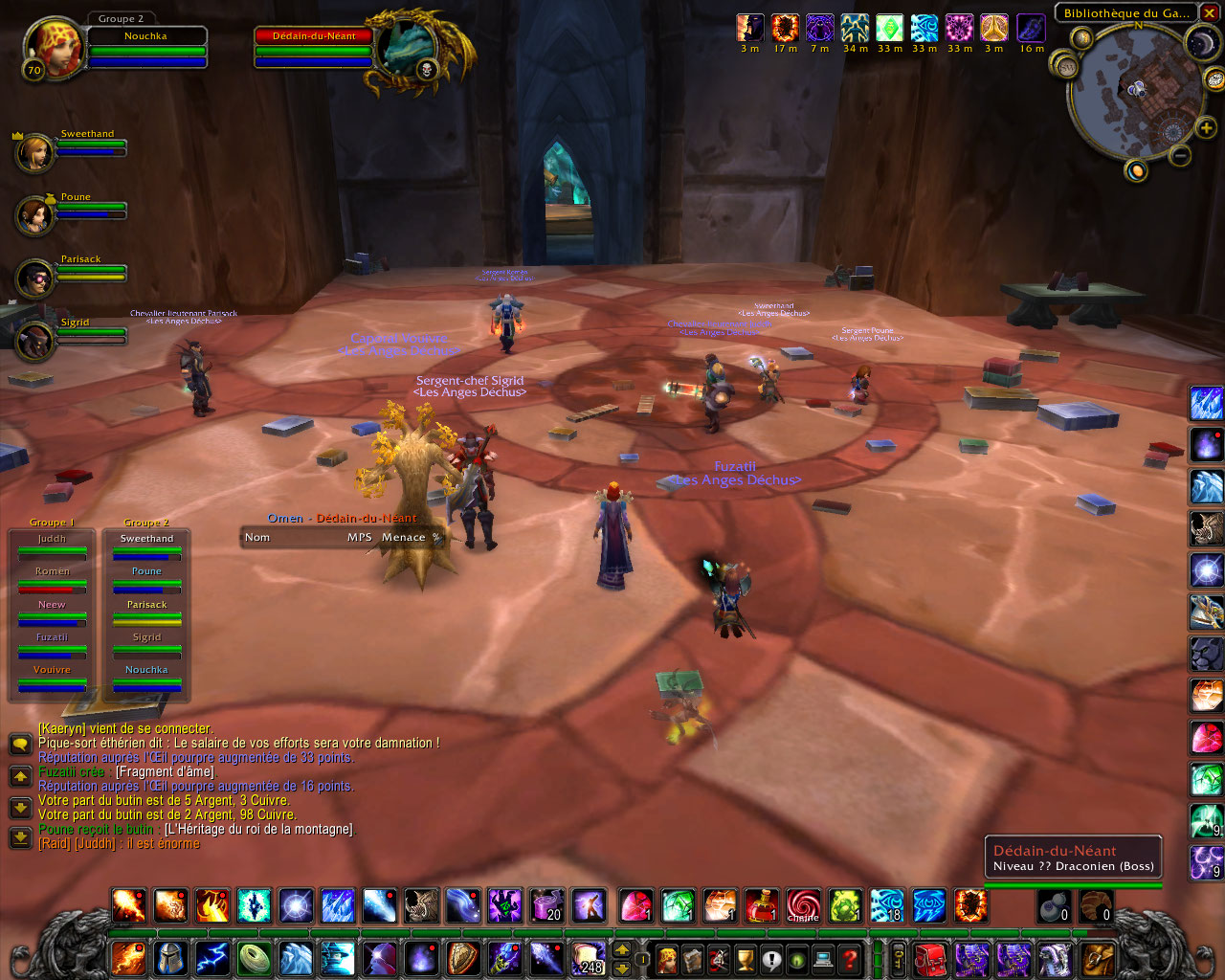The height and width of the screenshot is (980, 1225).
Task: Select Sigrid's party portrait
Action: pyautogui.click(x=34, y=340)
